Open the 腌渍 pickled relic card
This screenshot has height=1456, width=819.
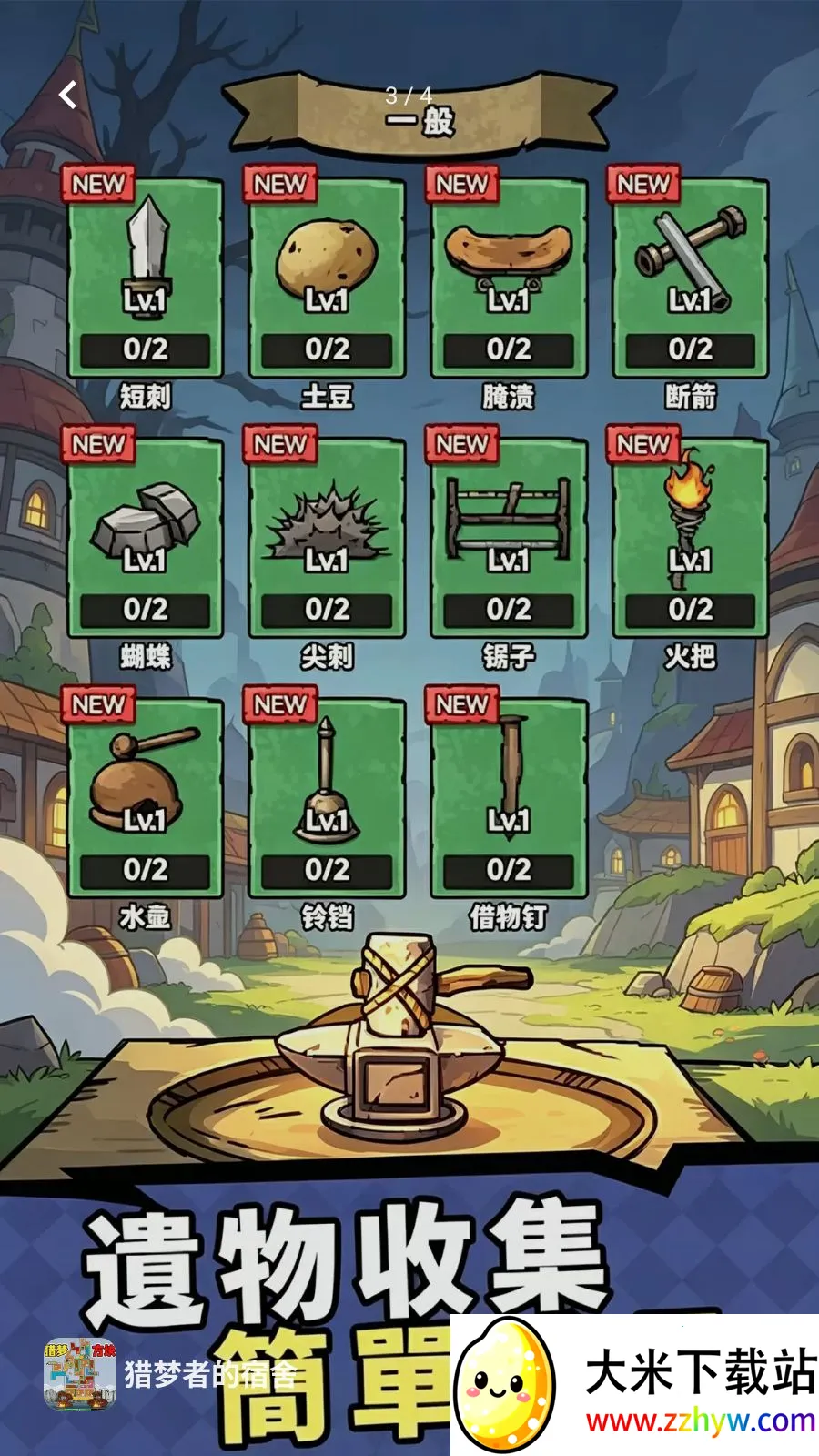[509, 278]
